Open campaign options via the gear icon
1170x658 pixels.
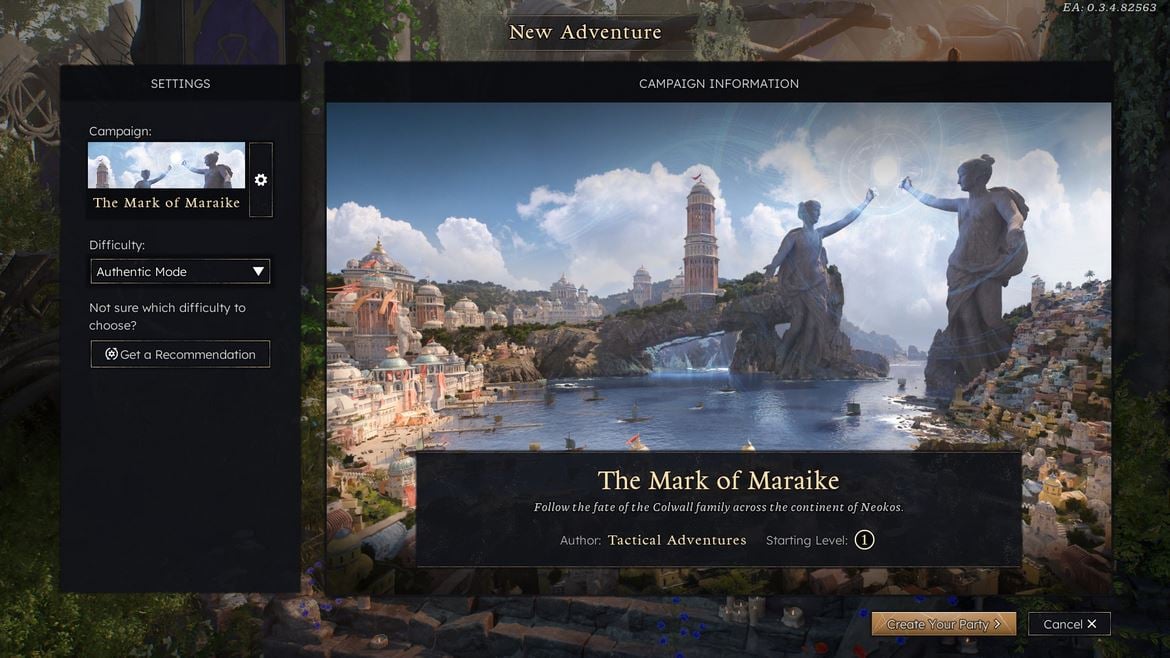pos(261,180)
